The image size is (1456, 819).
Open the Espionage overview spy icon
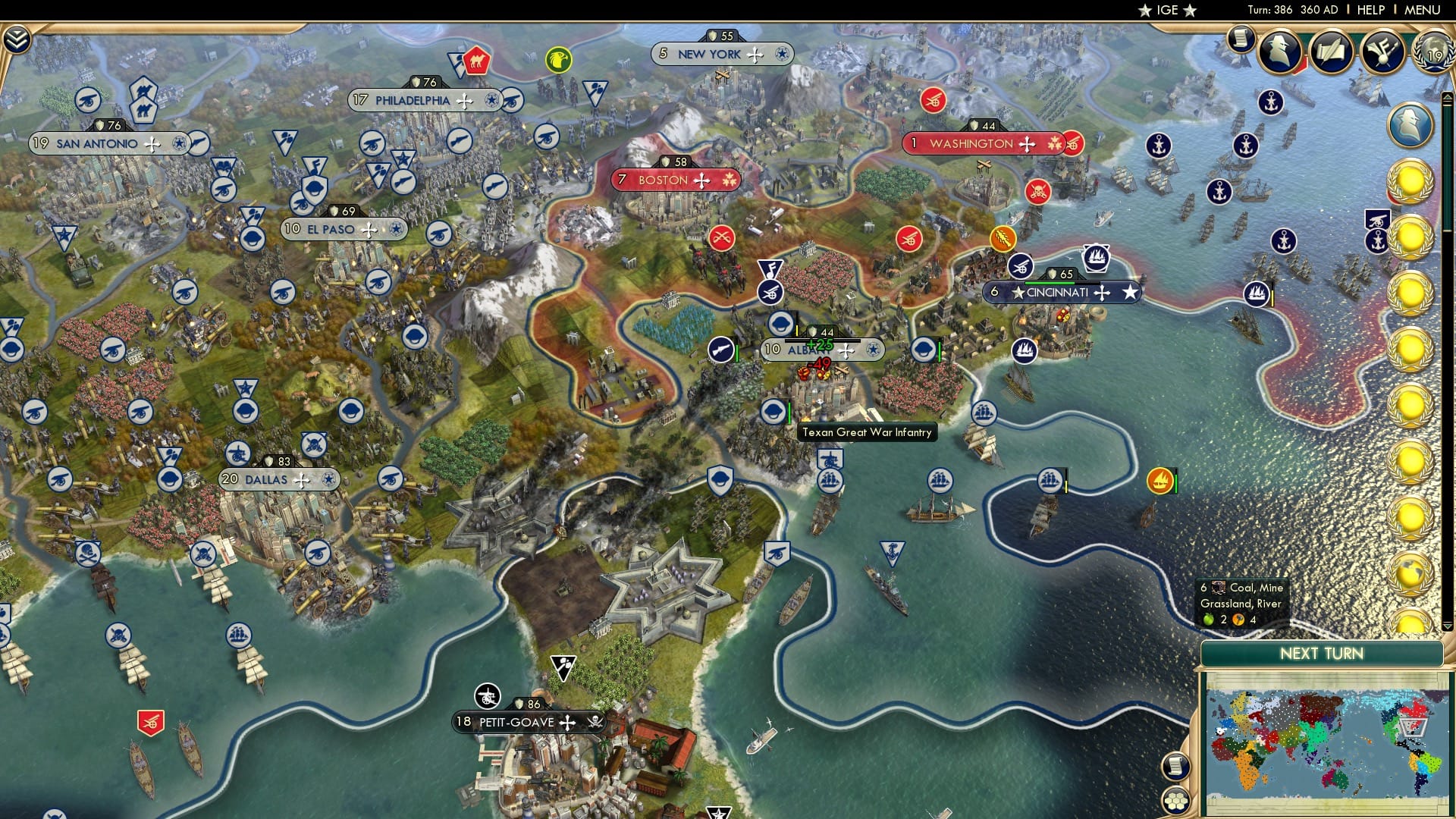[x=1279, y=51]
